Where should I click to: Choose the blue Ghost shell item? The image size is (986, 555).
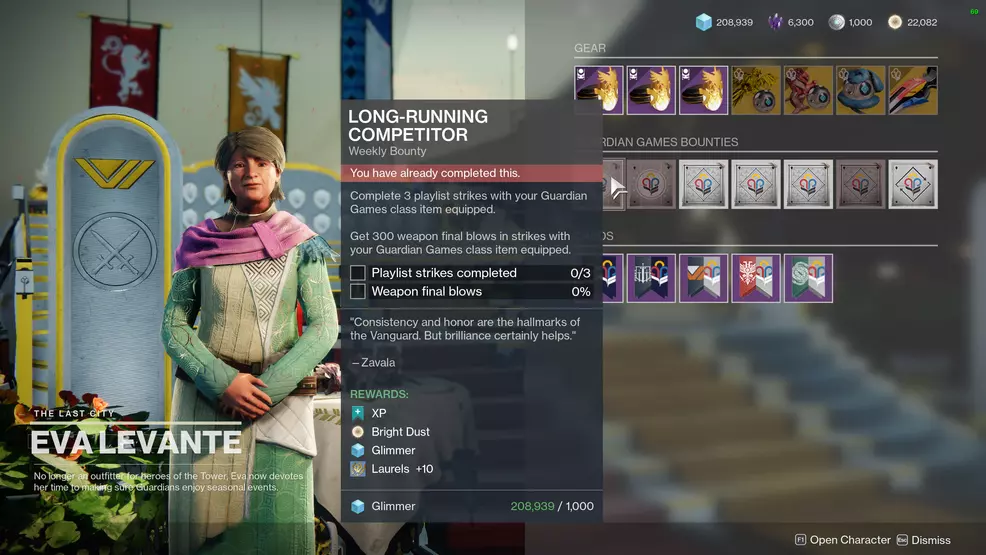tap(860, 91)
